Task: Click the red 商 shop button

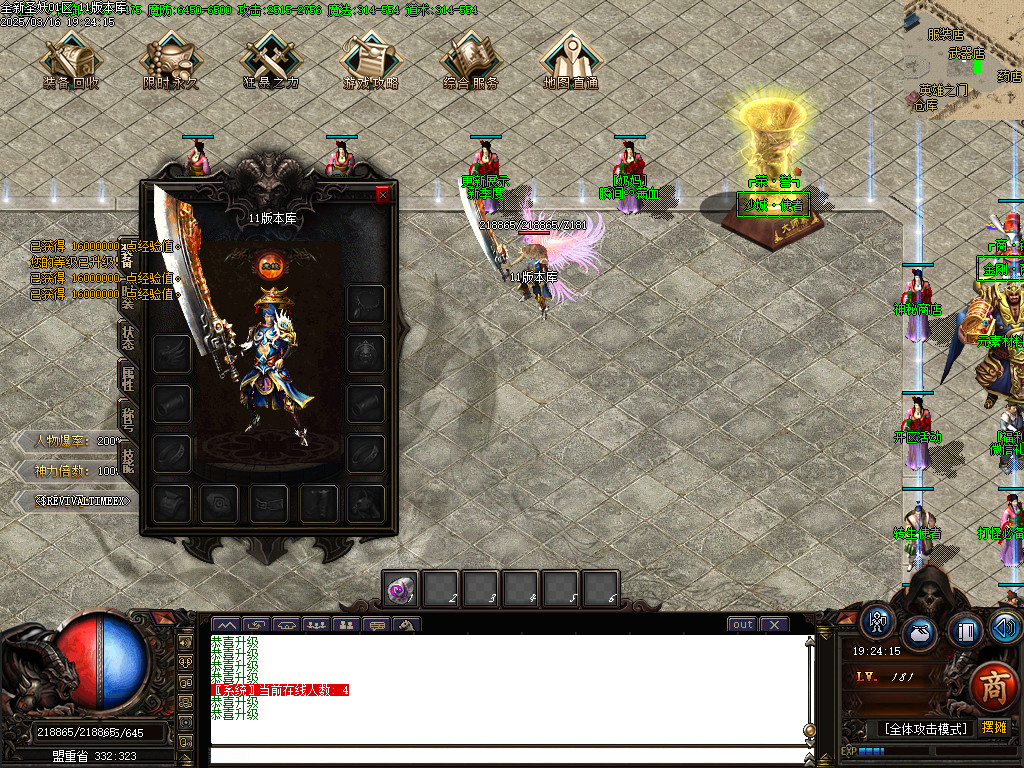Action: click(994, 687)
